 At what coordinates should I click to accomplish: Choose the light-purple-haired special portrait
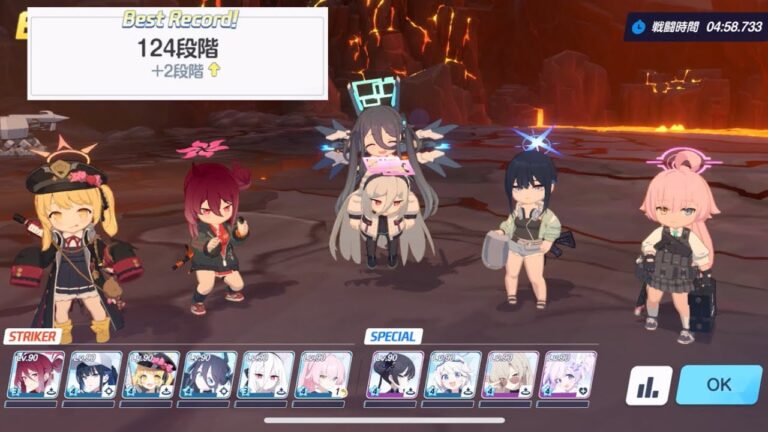point(567,375)
